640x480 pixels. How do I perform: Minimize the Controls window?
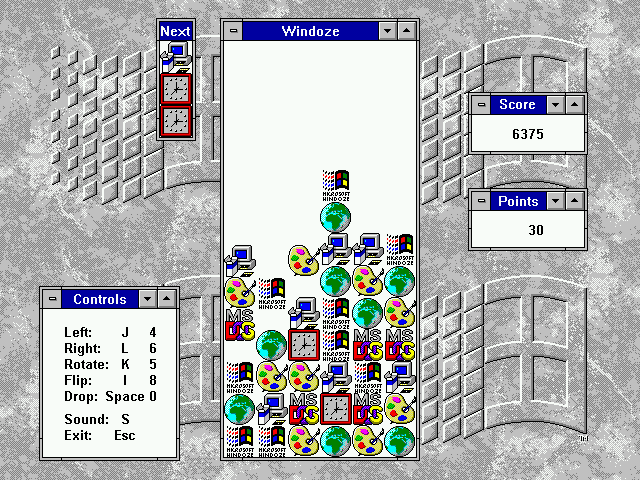click(x=147, y=299)
